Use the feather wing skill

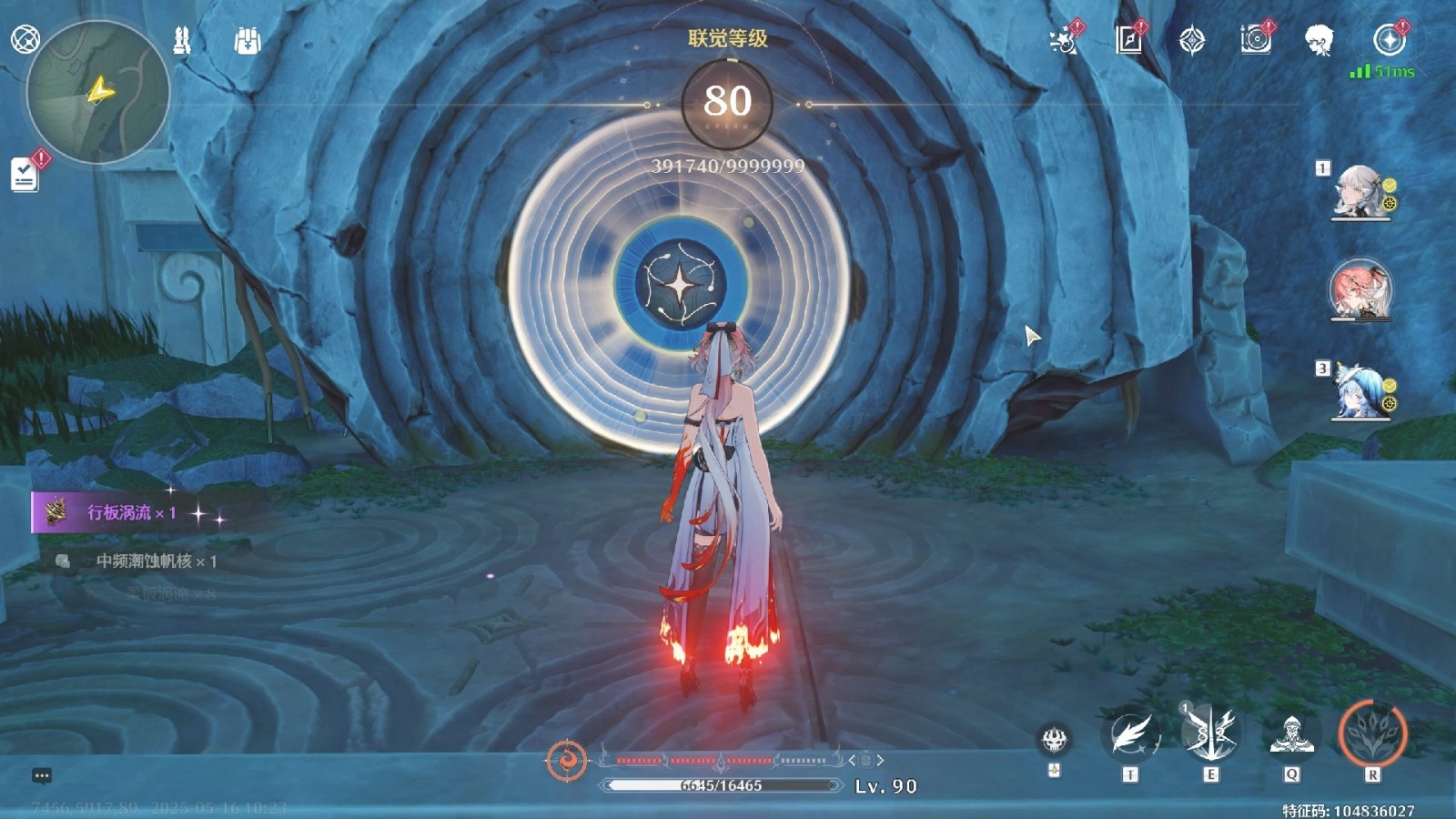(x=1130, y=734)
